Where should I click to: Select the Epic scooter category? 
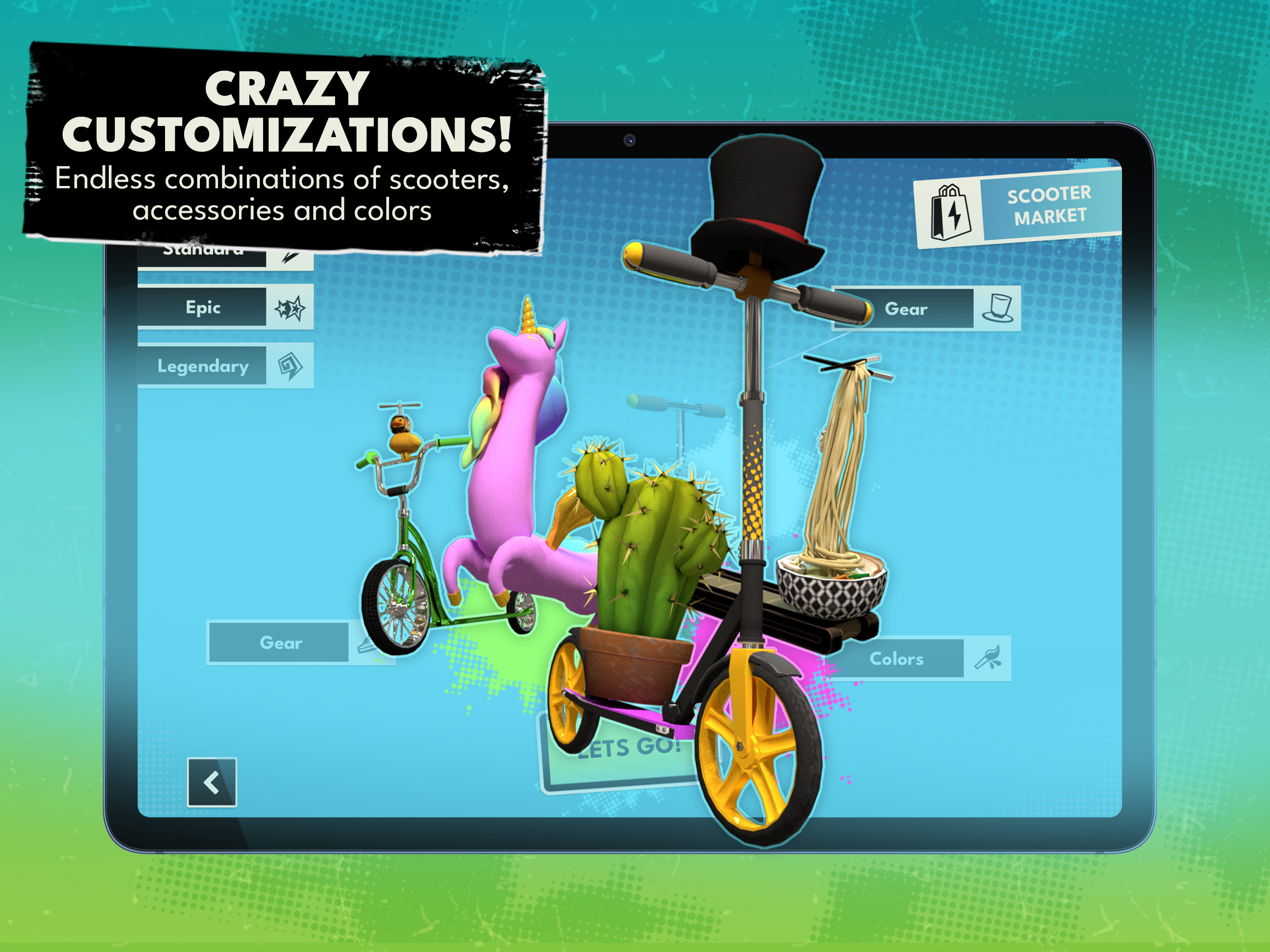point(225,307)
